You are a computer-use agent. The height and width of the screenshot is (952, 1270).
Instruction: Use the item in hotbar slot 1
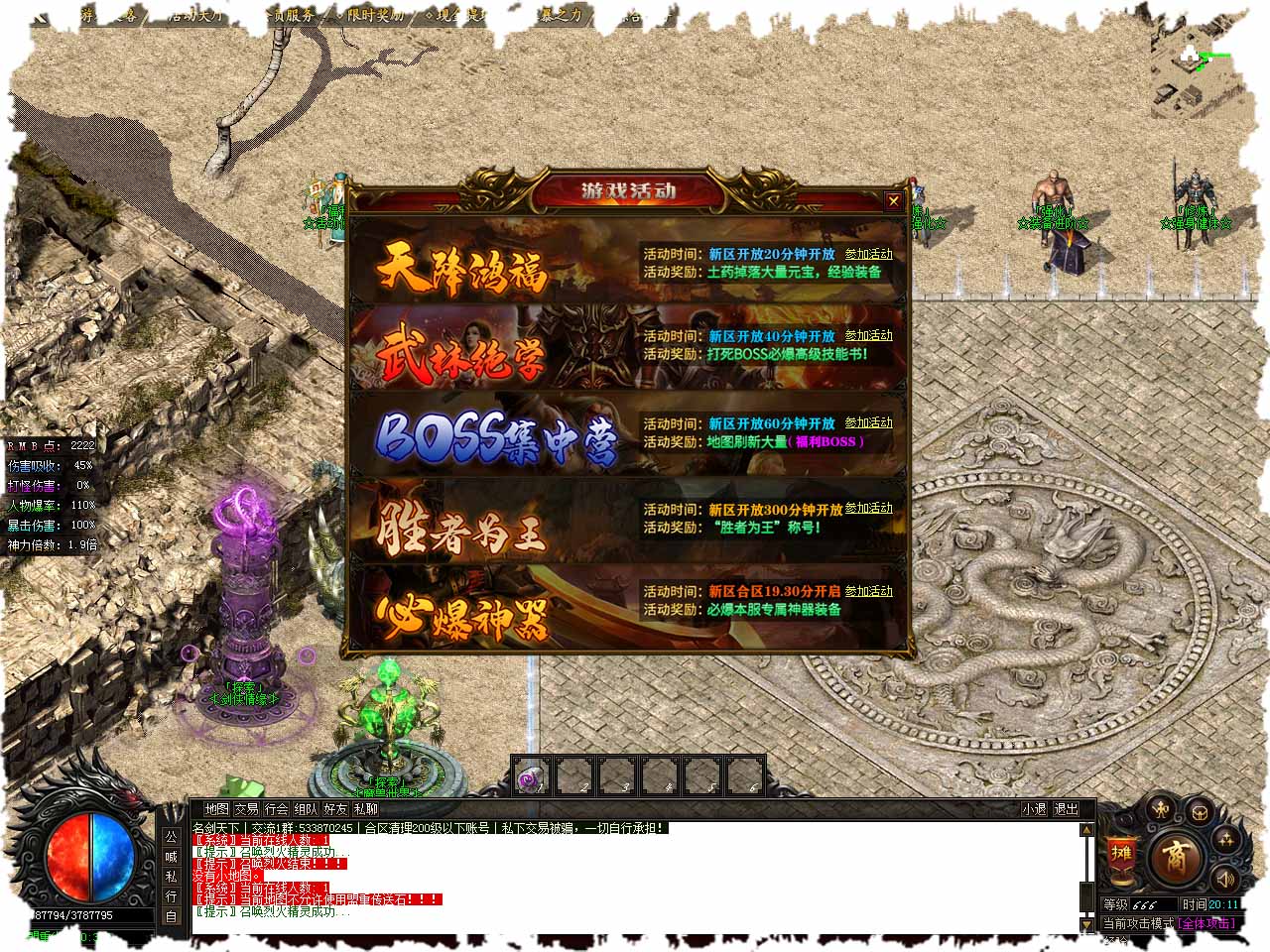[533, 776]
